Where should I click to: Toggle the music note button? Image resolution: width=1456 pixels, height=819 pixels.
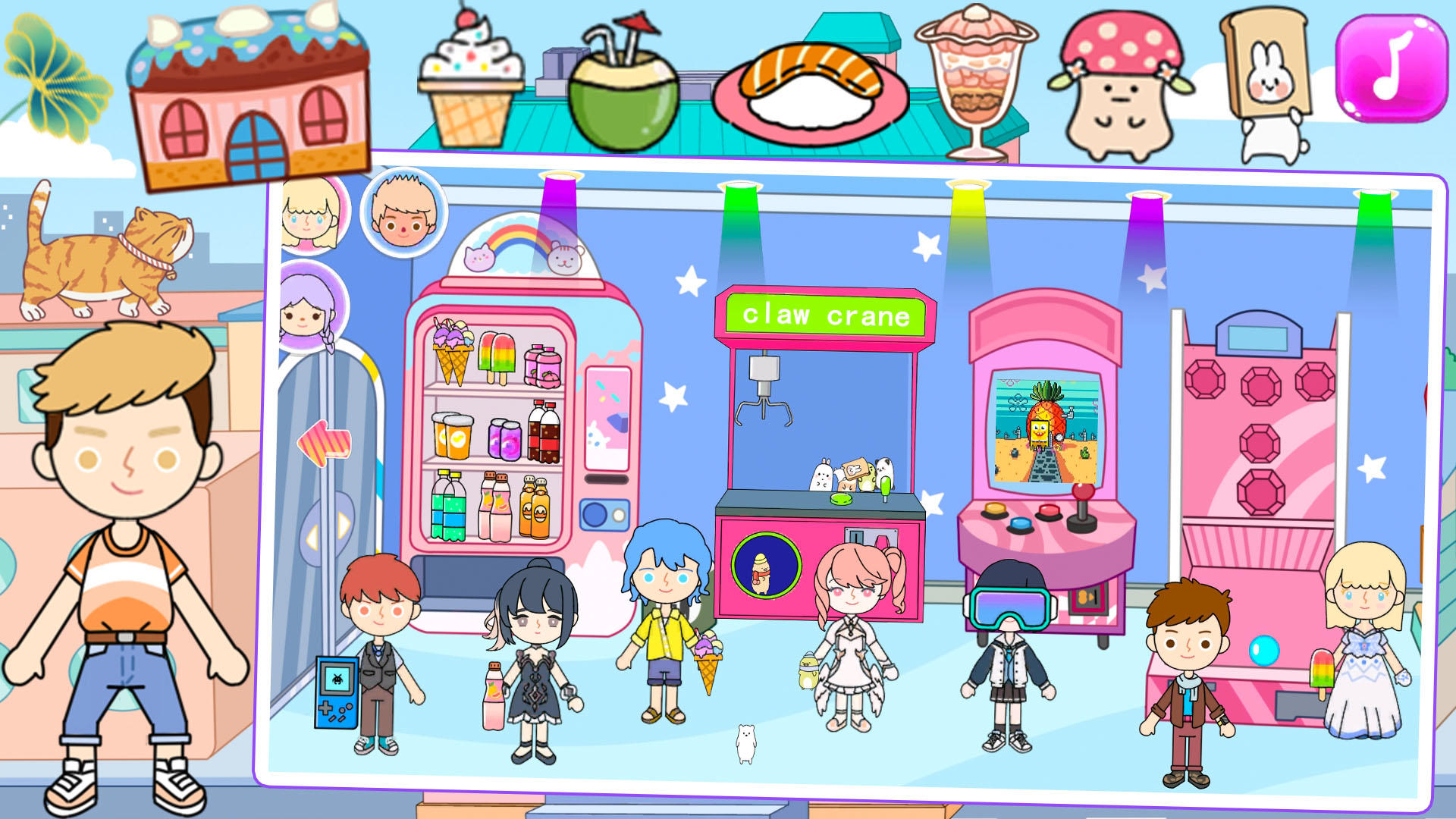(1391, 67)
